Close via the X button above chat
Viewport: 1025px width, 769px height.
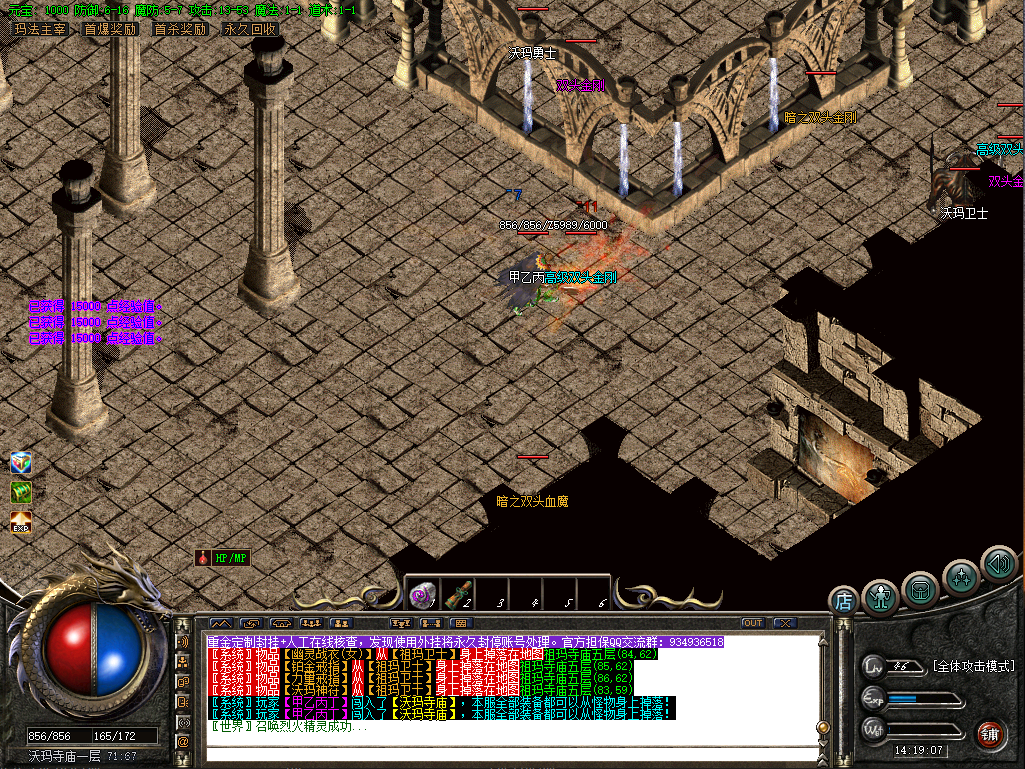click(x=785, y=623)
